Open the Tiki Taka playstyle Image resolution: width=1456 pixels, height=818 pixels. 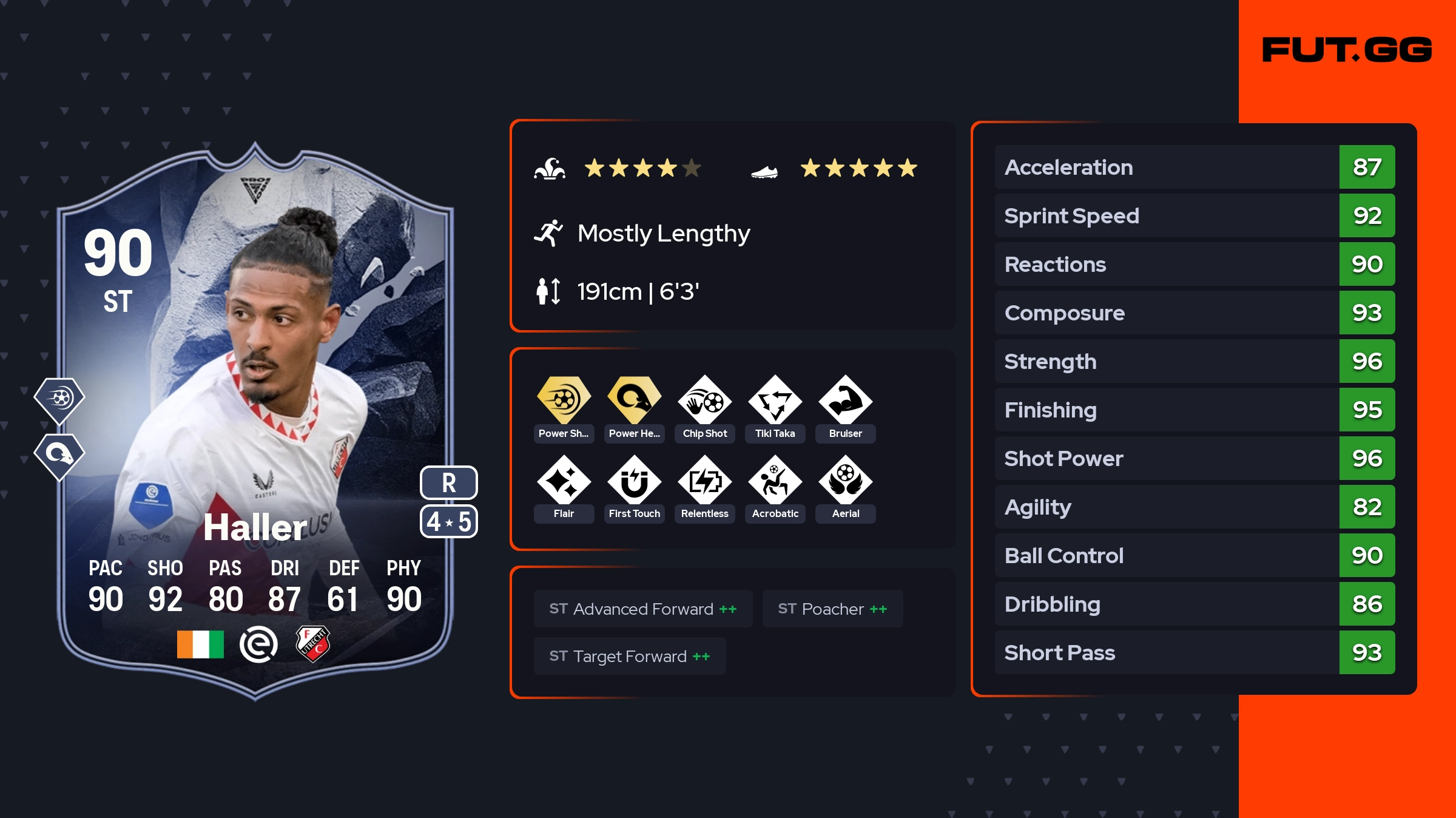775,401
